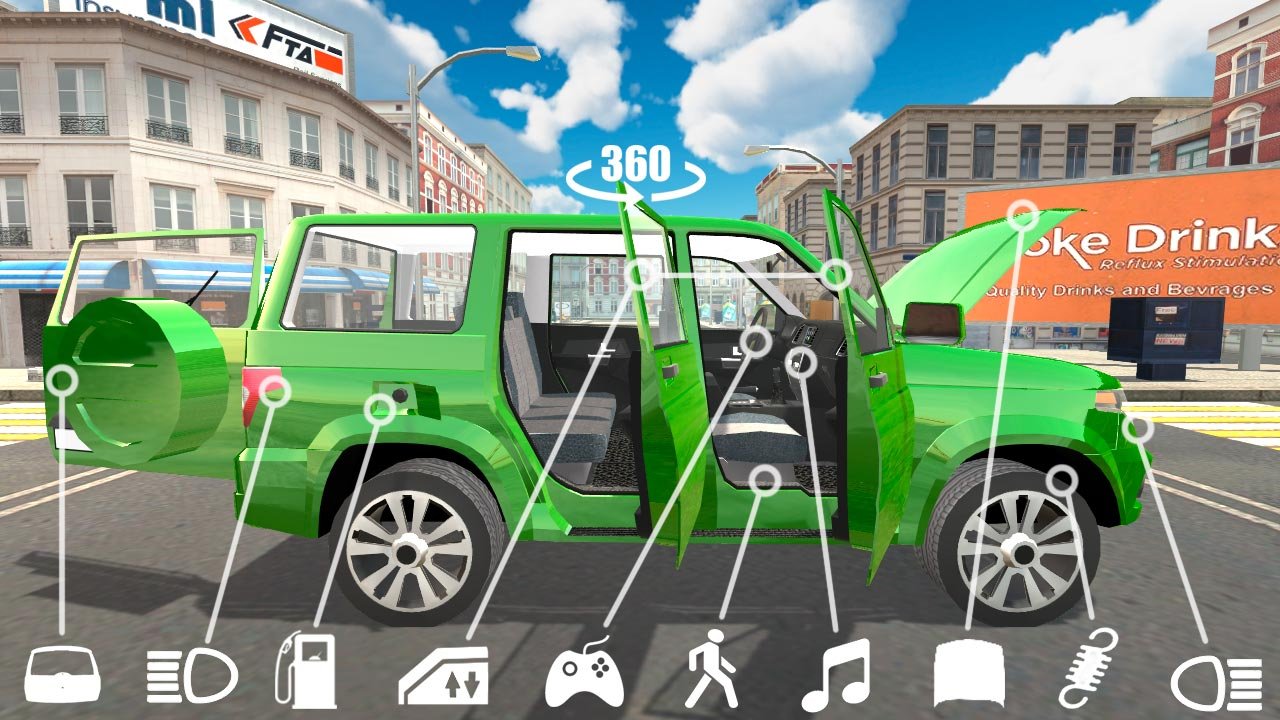Open the music note icon
Image resolution: width=1280 pixels, height=720 pixels.
[x=836, y=674]
